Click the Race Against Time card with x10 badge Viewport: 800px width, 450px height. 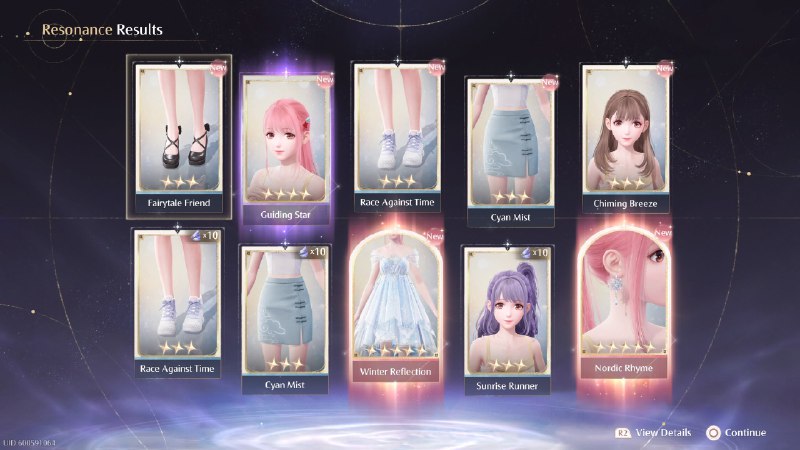pyautogui.click(x=177, y=301)
